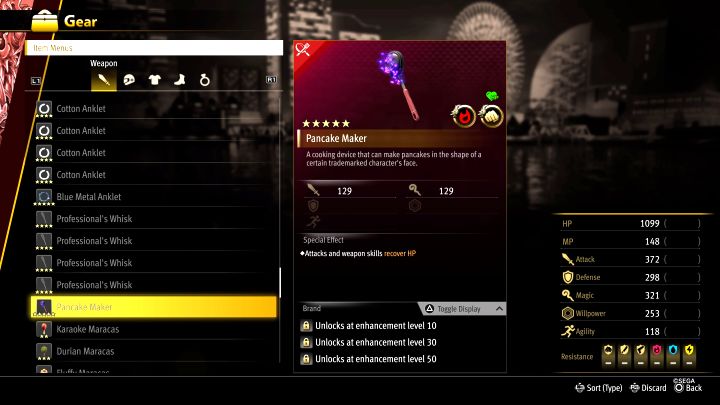
Task: Show the boot footwear category tab
Action: tap(178, 79)
